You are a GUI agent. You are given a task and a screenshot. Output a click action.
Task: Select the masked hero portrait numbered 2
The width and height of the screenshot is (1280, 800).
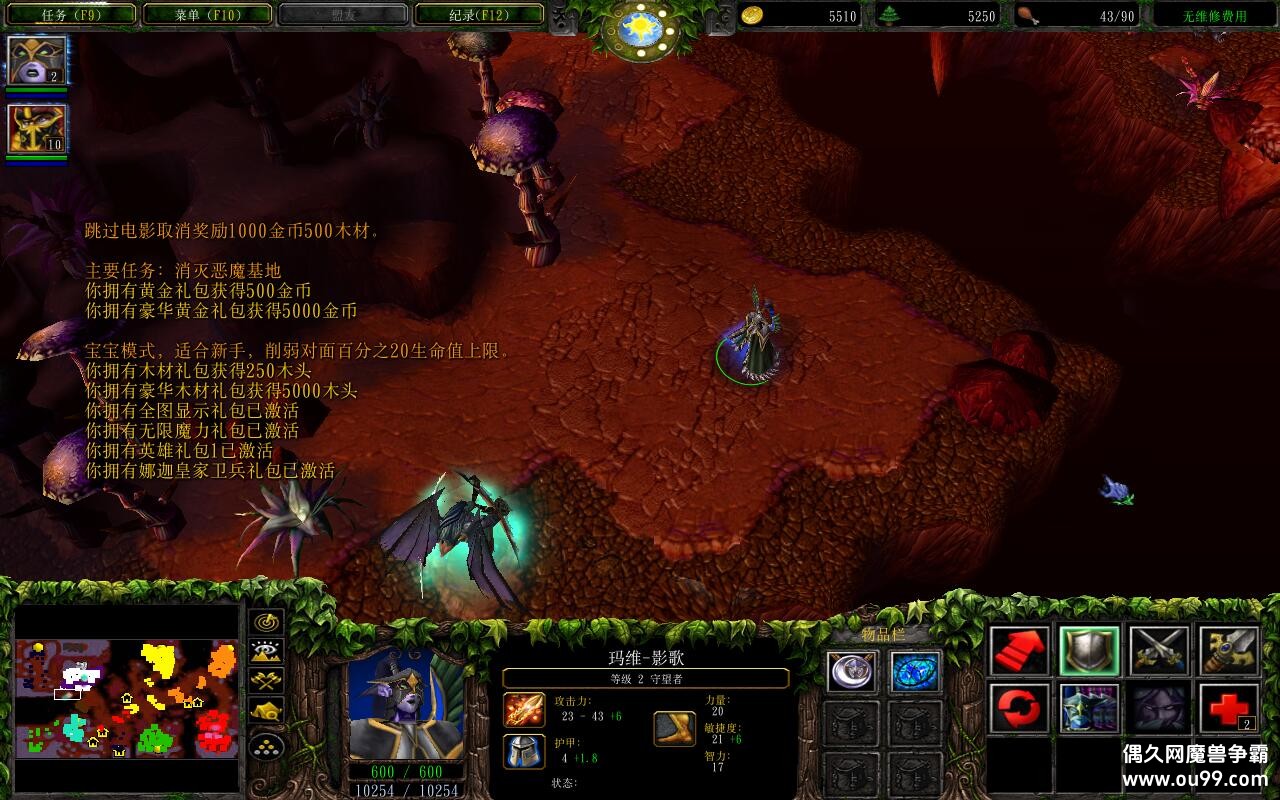[38, 61]
